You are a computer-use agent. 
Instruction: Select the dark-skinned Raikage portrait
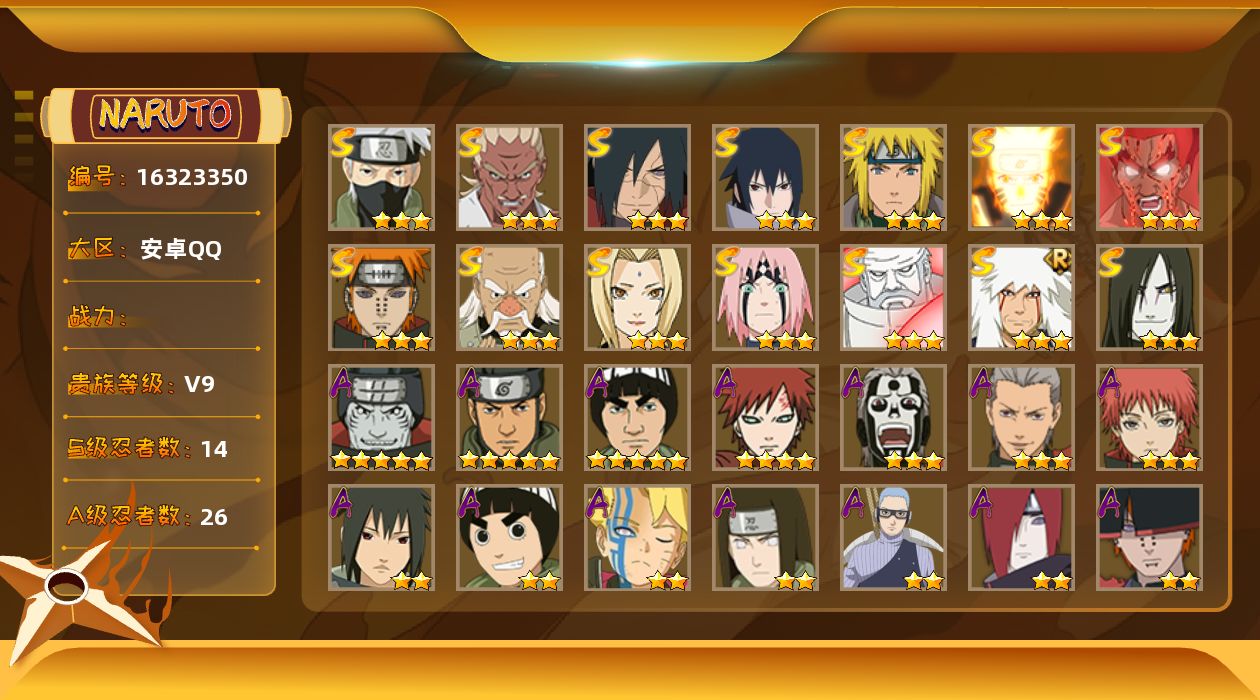[509, 177]
